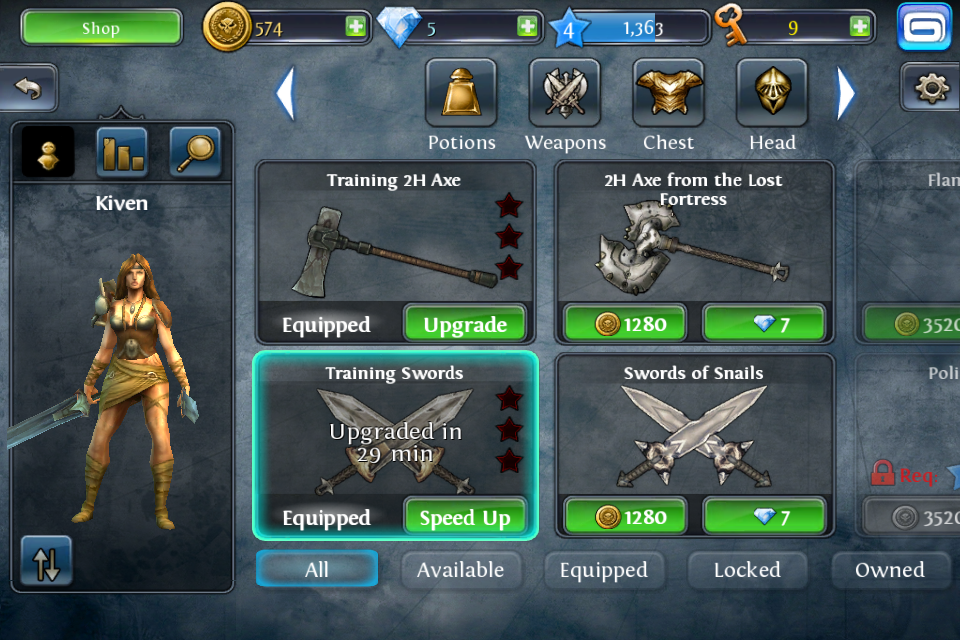Image resolution: width=960 pixels, height=640 pixels.
Task: Buy more diamonds using the plus button
Action: 527,27
